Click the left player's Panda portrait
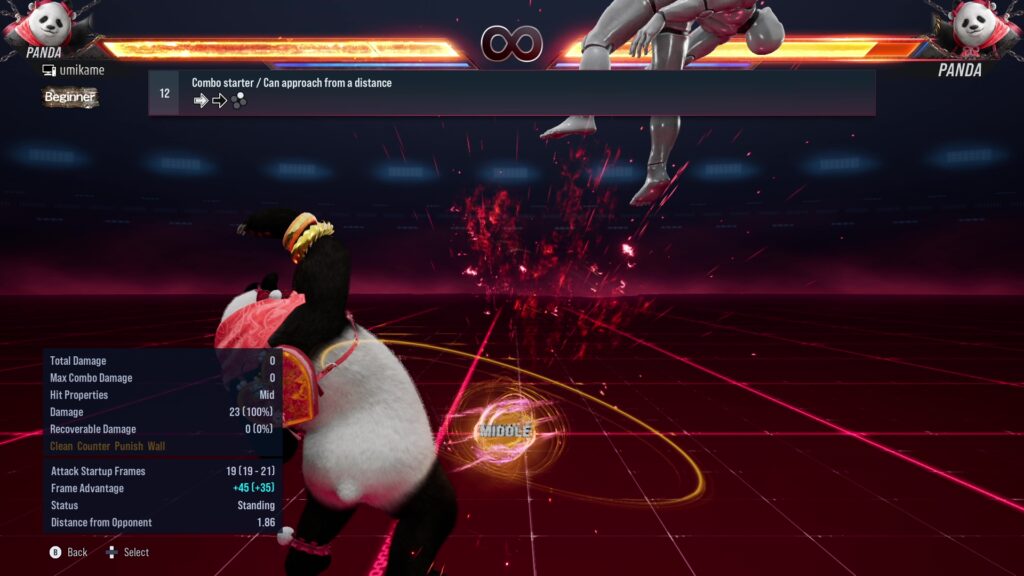This screenshot has height=576, width=1024. 43,24
